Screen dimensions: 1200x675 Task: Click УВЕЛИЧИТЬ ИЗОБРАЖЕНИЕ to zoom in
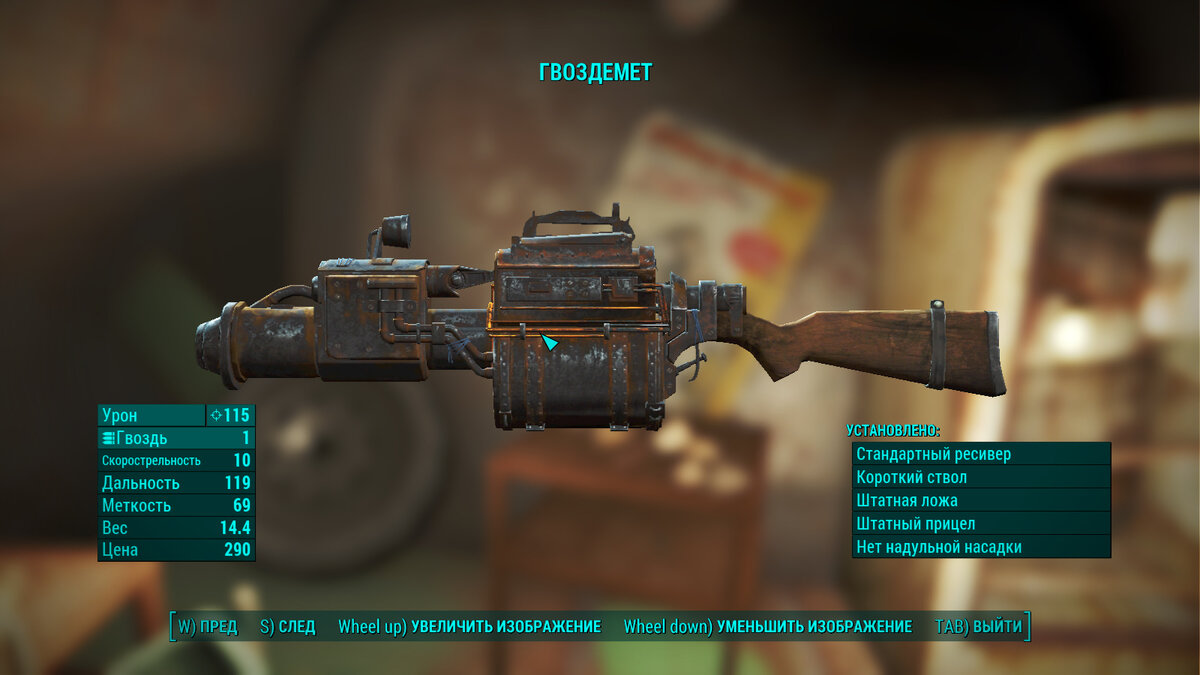(x=469, y=627)
